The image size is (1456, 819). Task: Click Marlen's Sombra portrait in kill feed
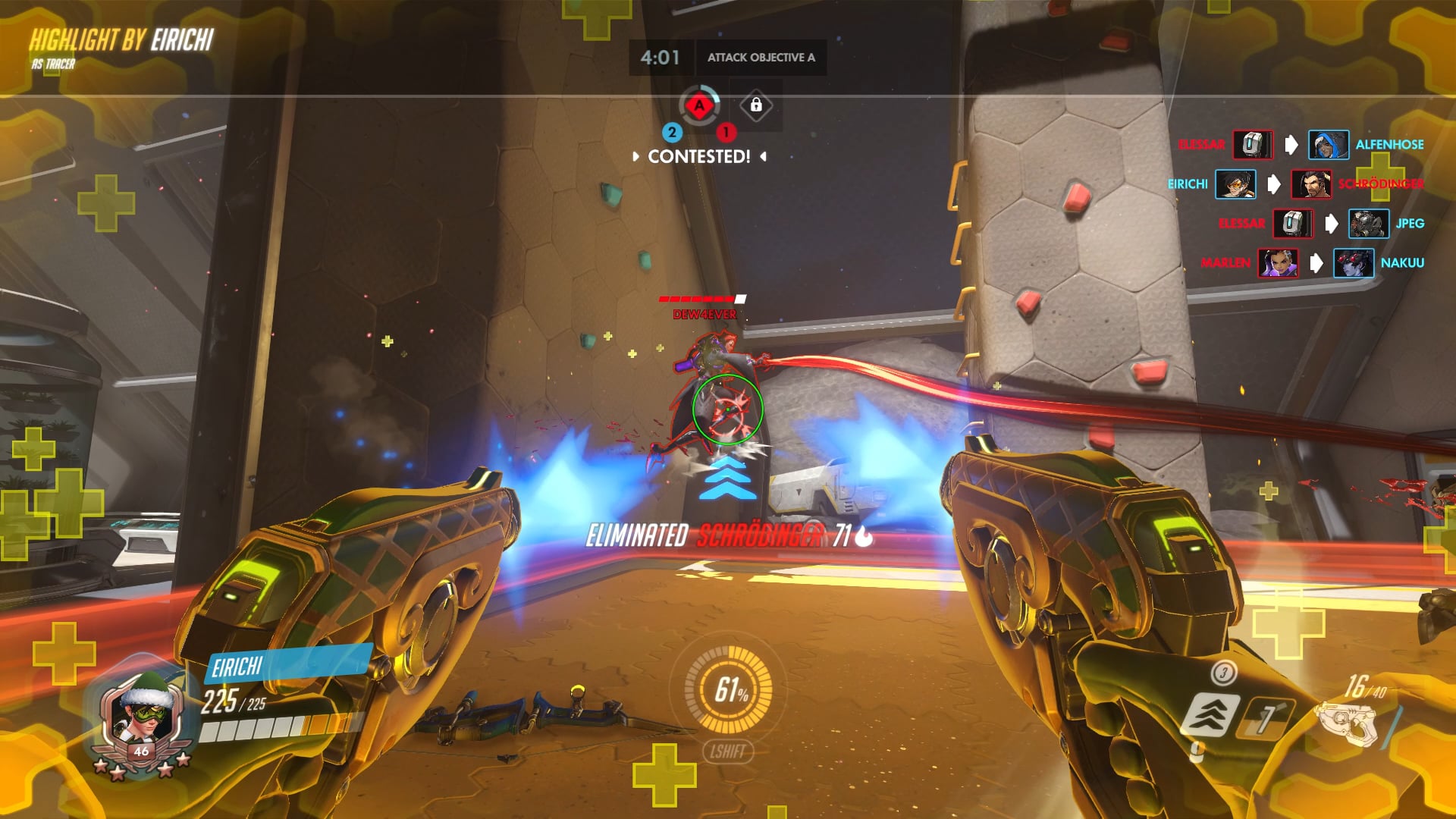[x=1277, y=263]
